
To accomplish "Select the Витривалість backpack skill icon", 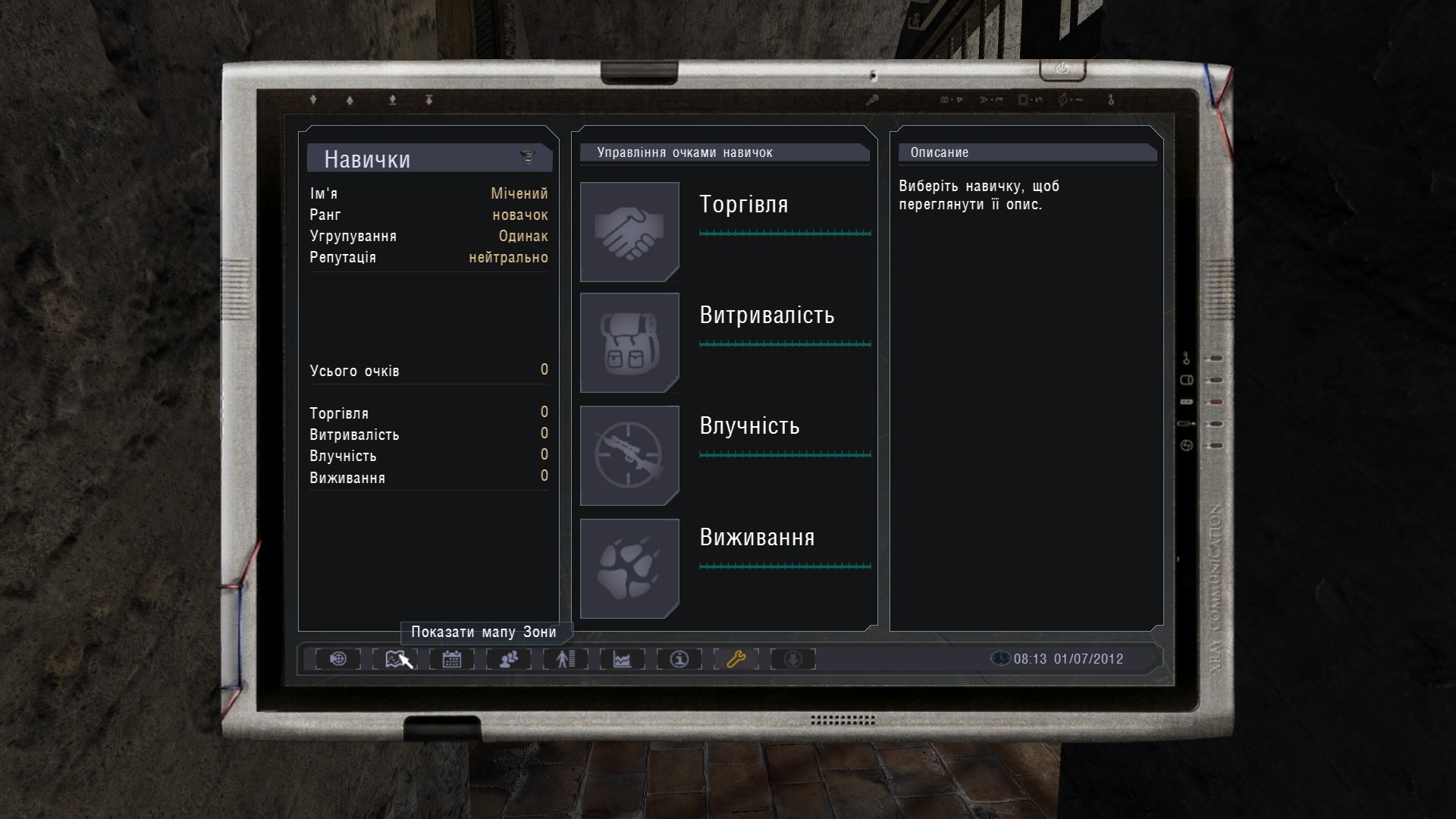I will click(629, 343).
